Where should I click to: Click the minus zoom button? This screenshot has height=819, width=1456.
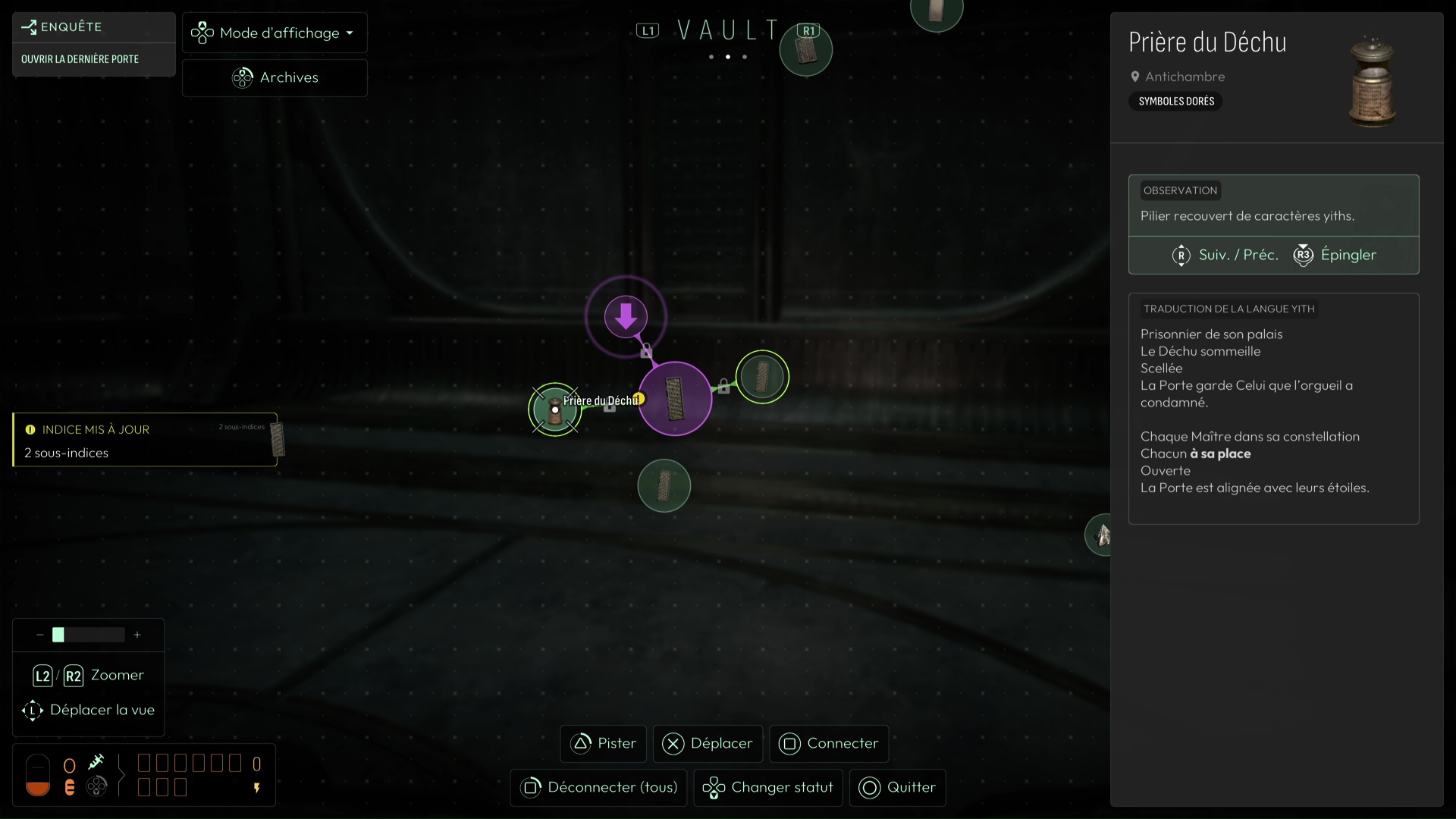tap(40, 635)
